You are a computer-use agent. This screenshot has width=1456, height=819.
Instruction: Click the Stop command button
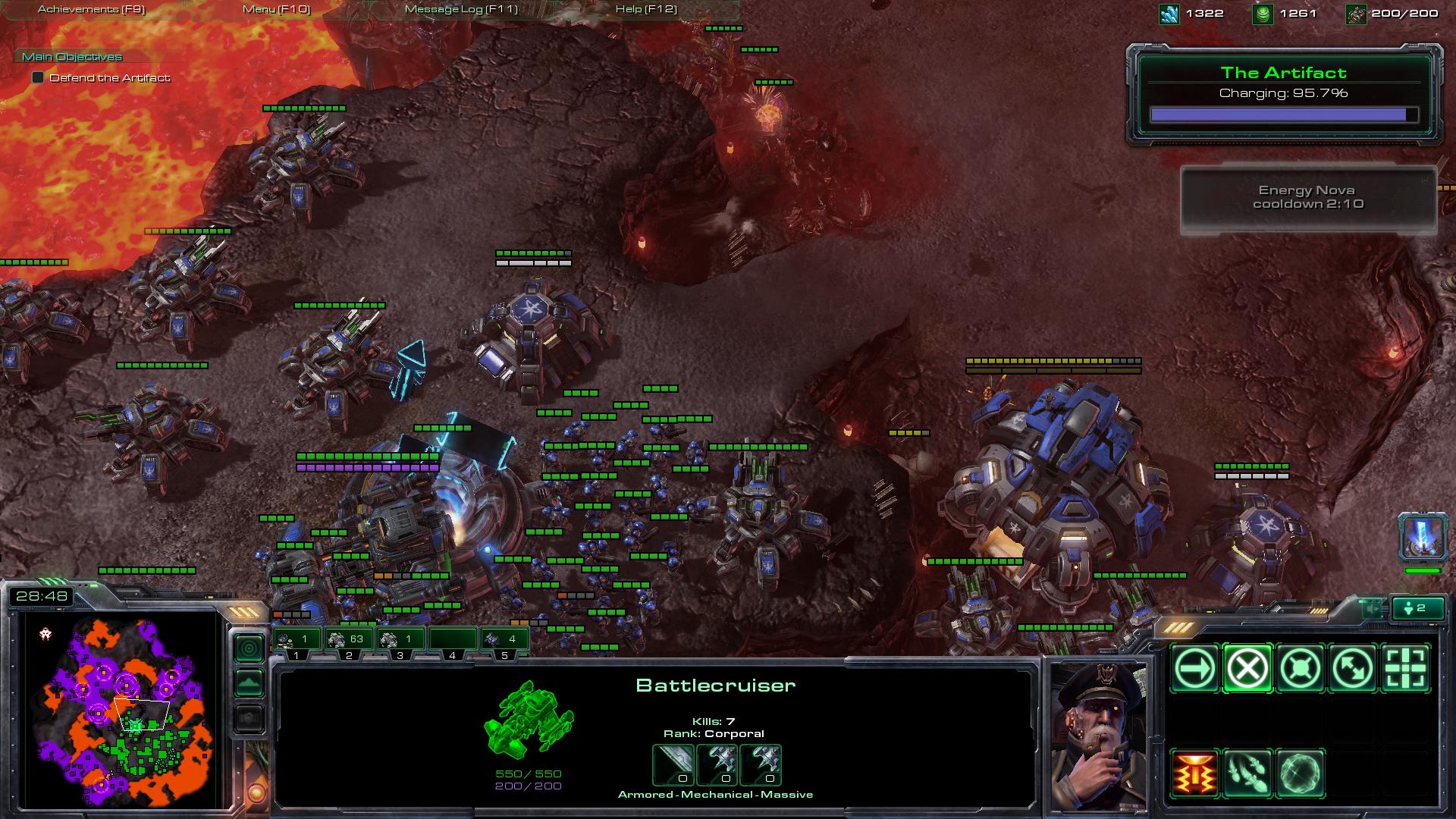pos(1247,669)
